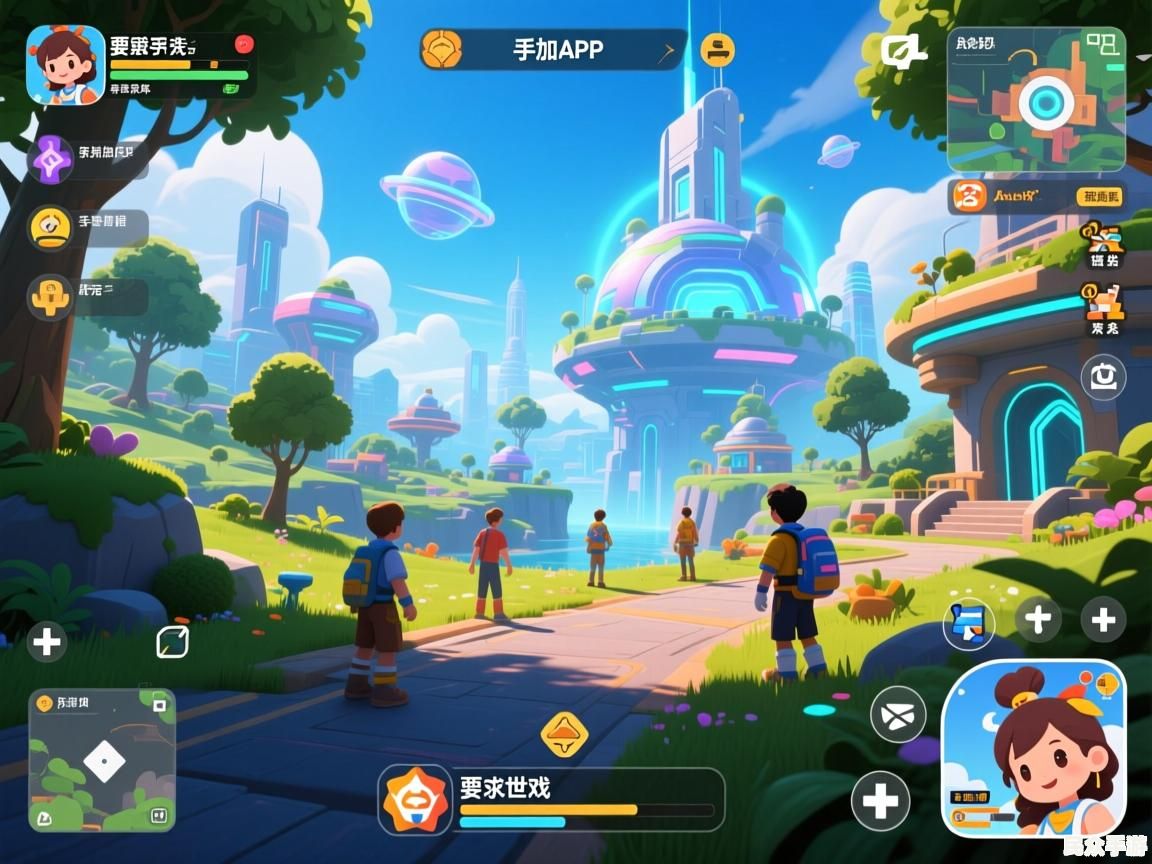This screenshot has height=864, width=1152.
Task: Click the white square outline icon
Action: click(172, 642)
